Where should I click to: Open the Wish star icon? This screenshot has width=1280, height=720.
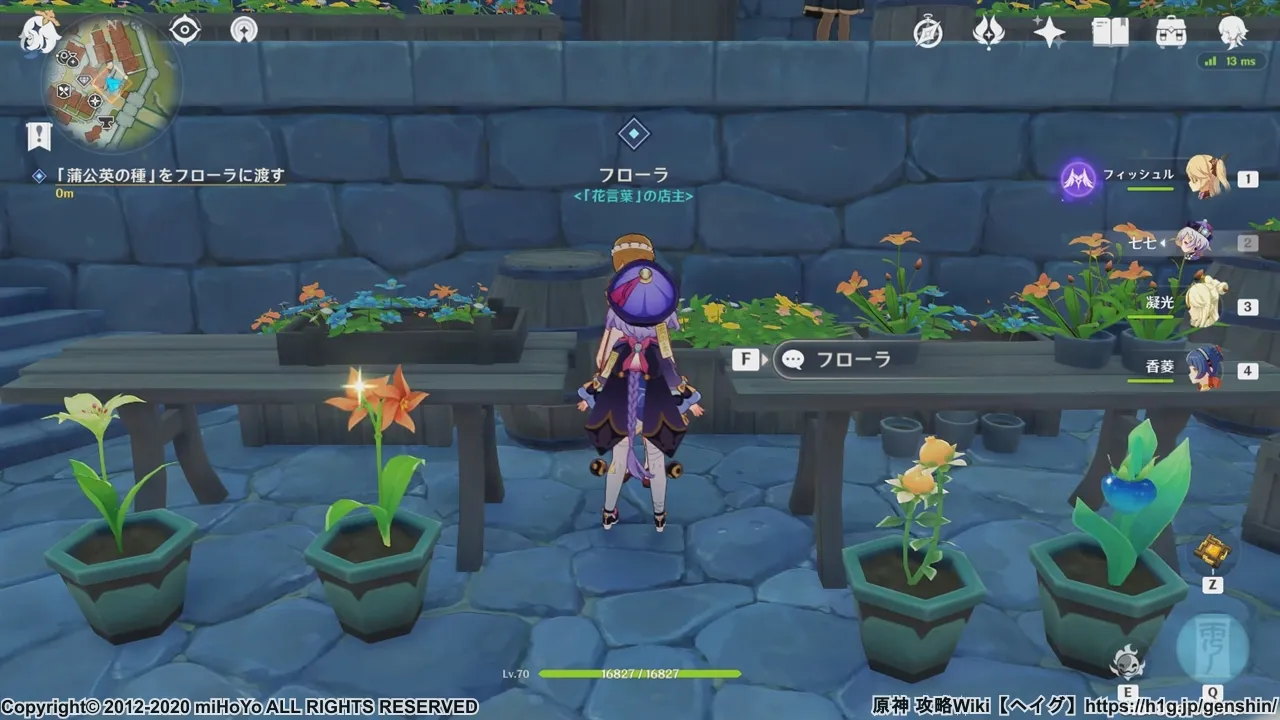click(1049, 33)
